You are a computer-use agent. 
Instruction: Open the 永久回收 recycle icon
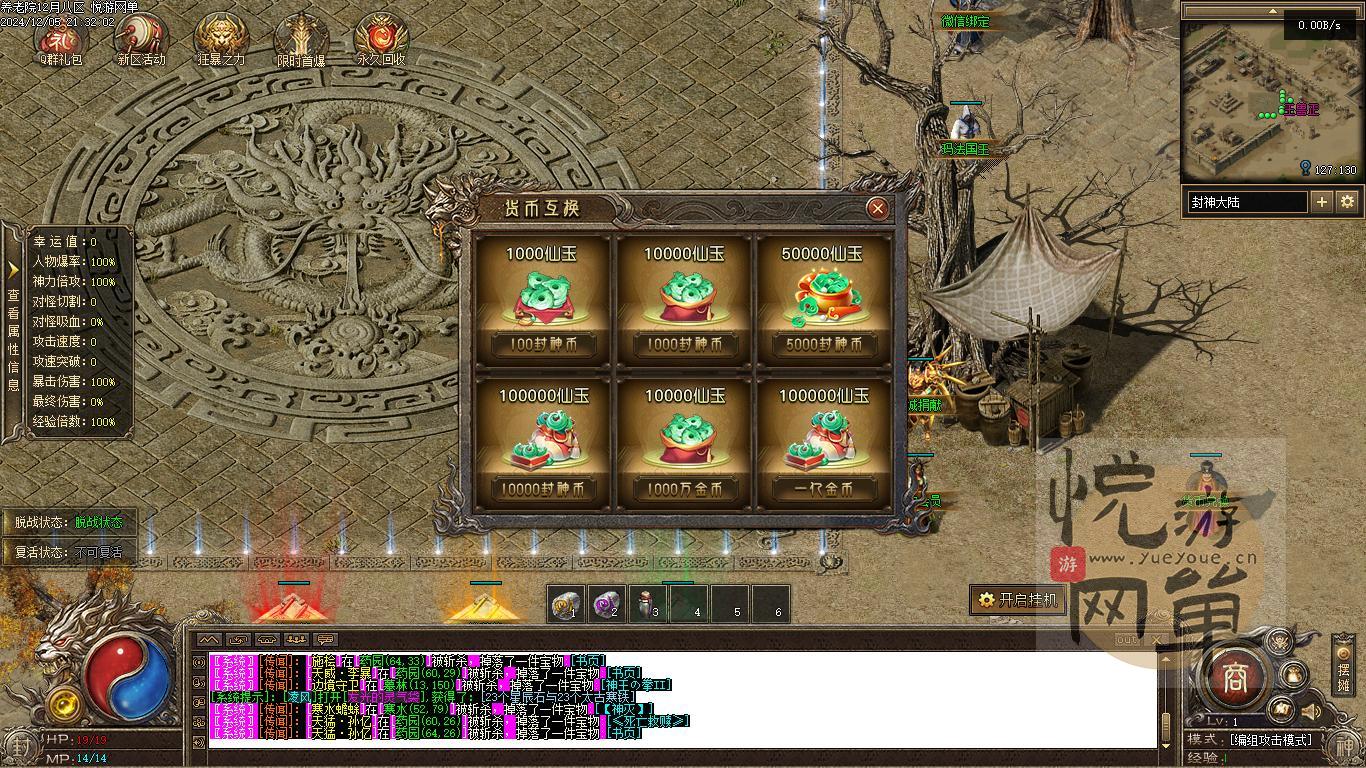(381, 38)
